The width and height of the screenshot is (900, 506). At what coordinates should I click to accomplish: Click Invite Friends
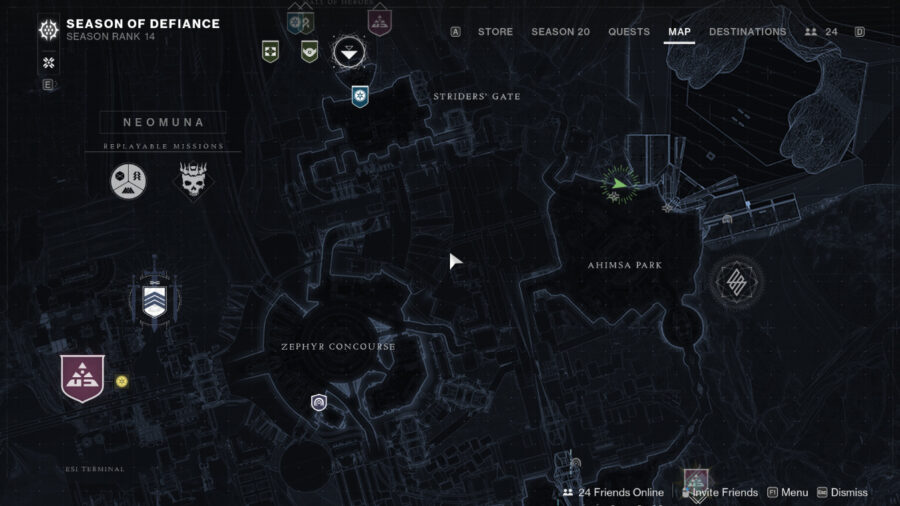(719, 492)
